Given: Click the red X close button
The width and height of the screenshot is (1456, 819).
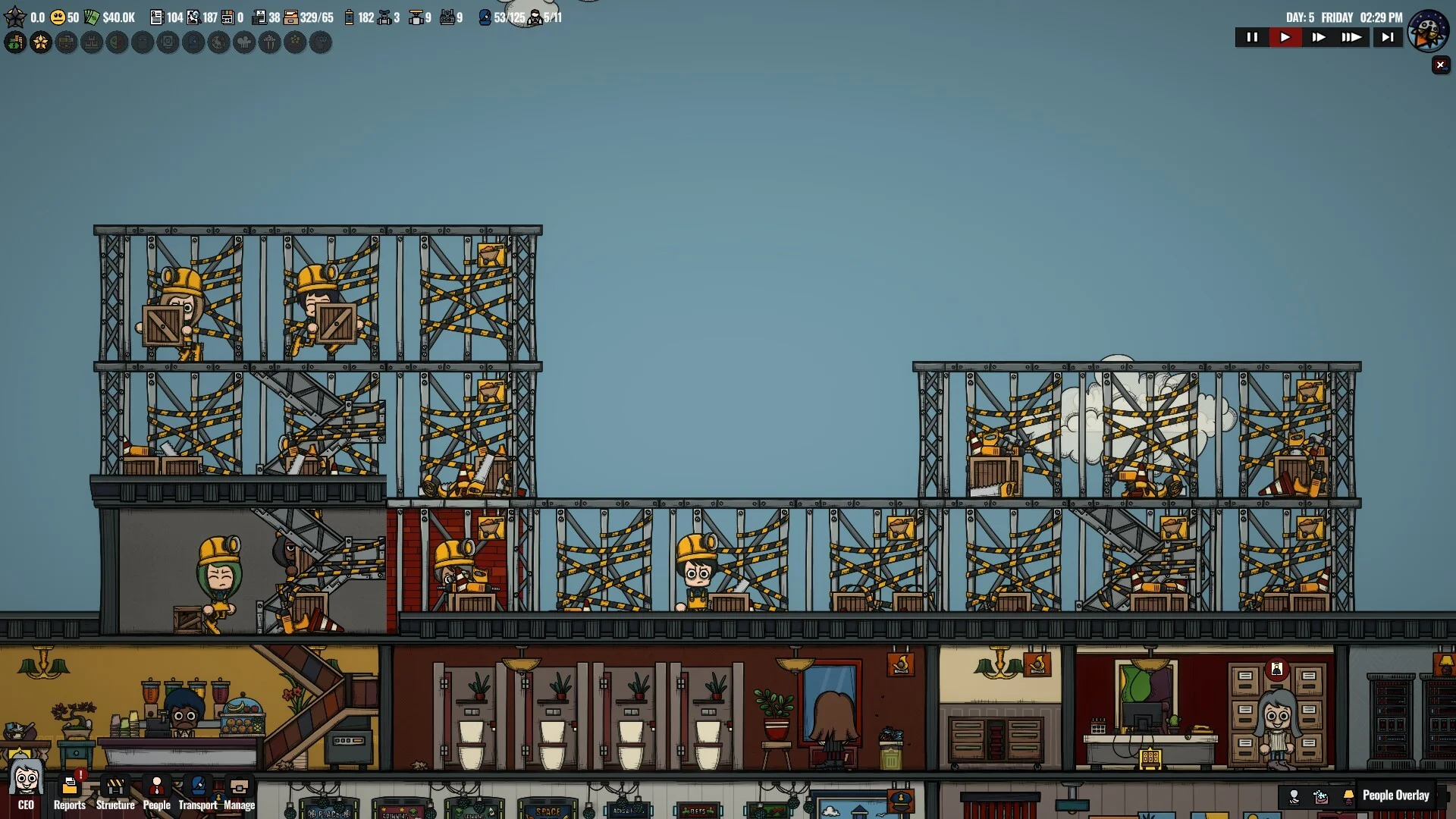Looking at the screenshot, I should pyautogui.click(x=1441, y=65).
